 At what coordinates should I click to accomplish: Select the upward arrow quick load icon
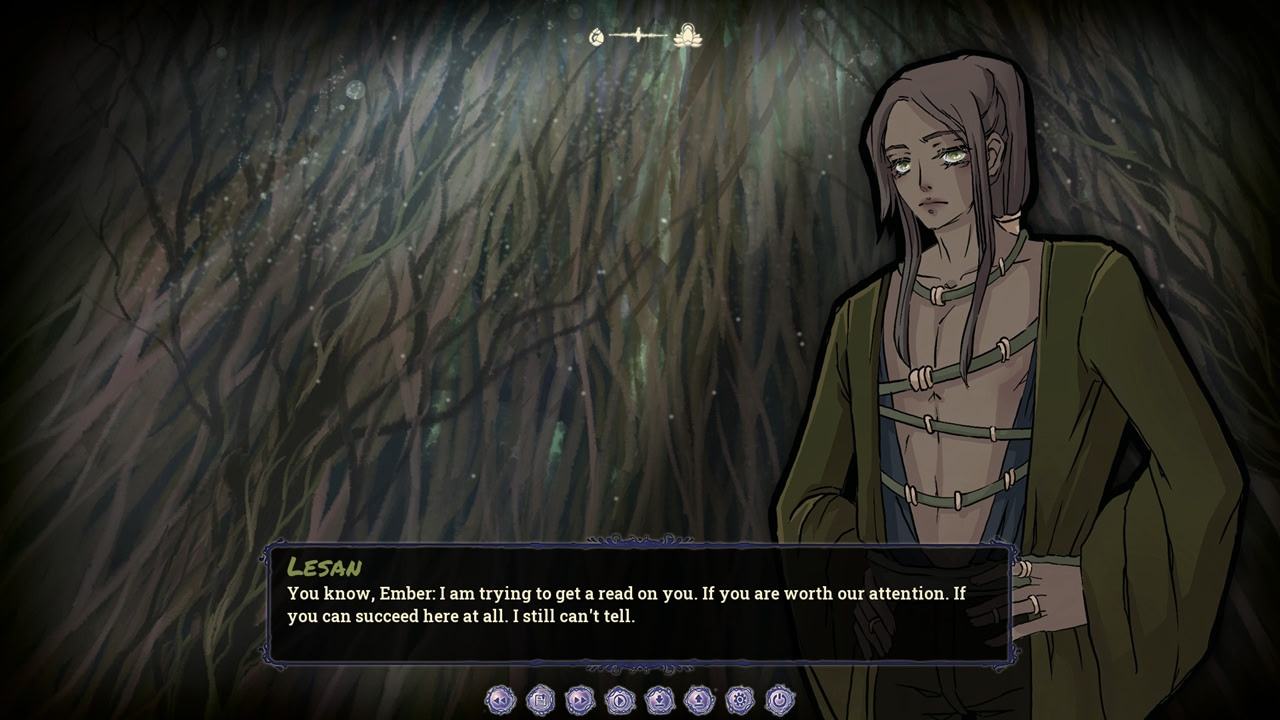700,700
